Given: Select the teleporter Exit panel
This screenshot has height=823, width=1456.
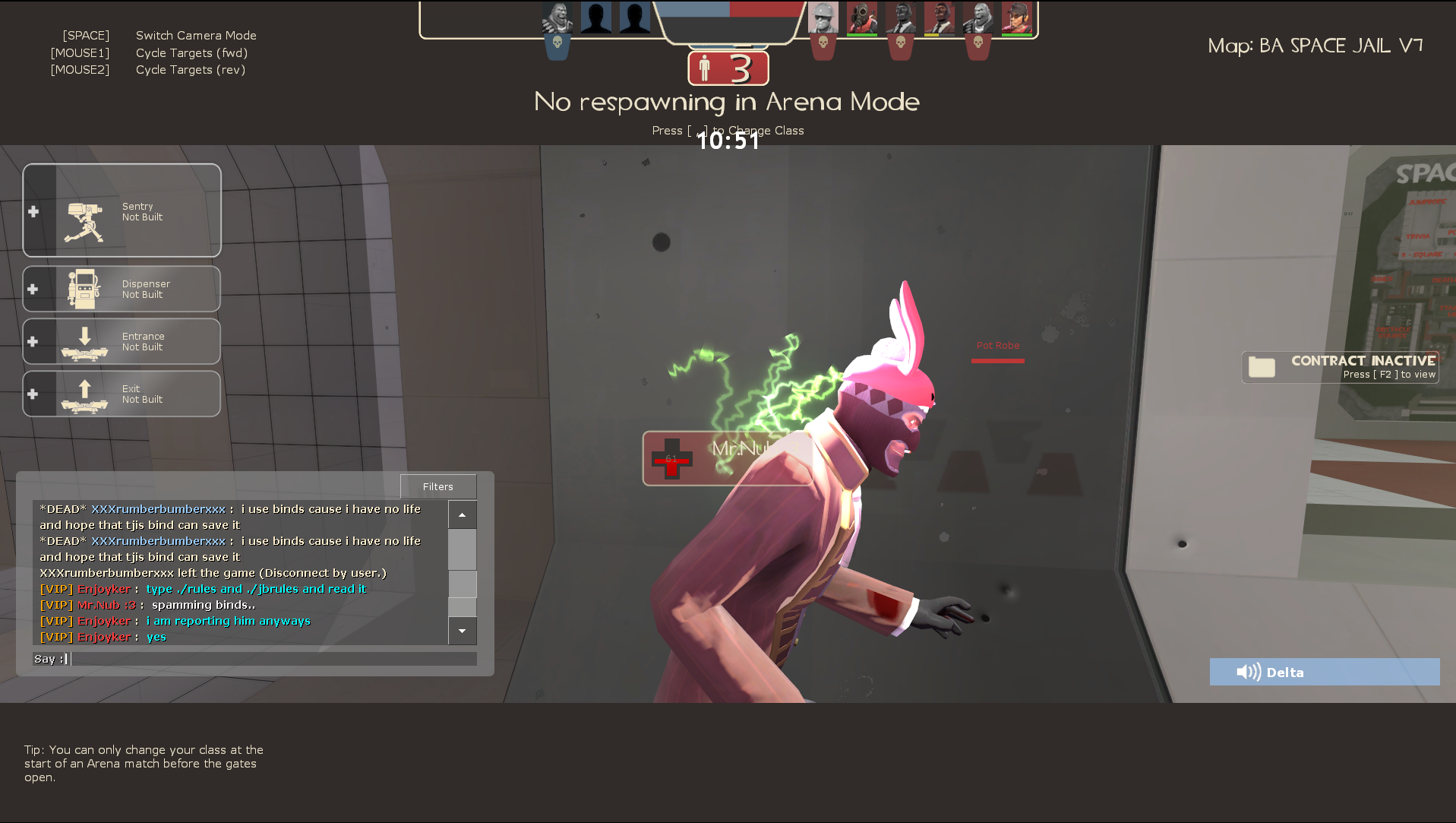Looking at the screenshot, I should (122, 394).
